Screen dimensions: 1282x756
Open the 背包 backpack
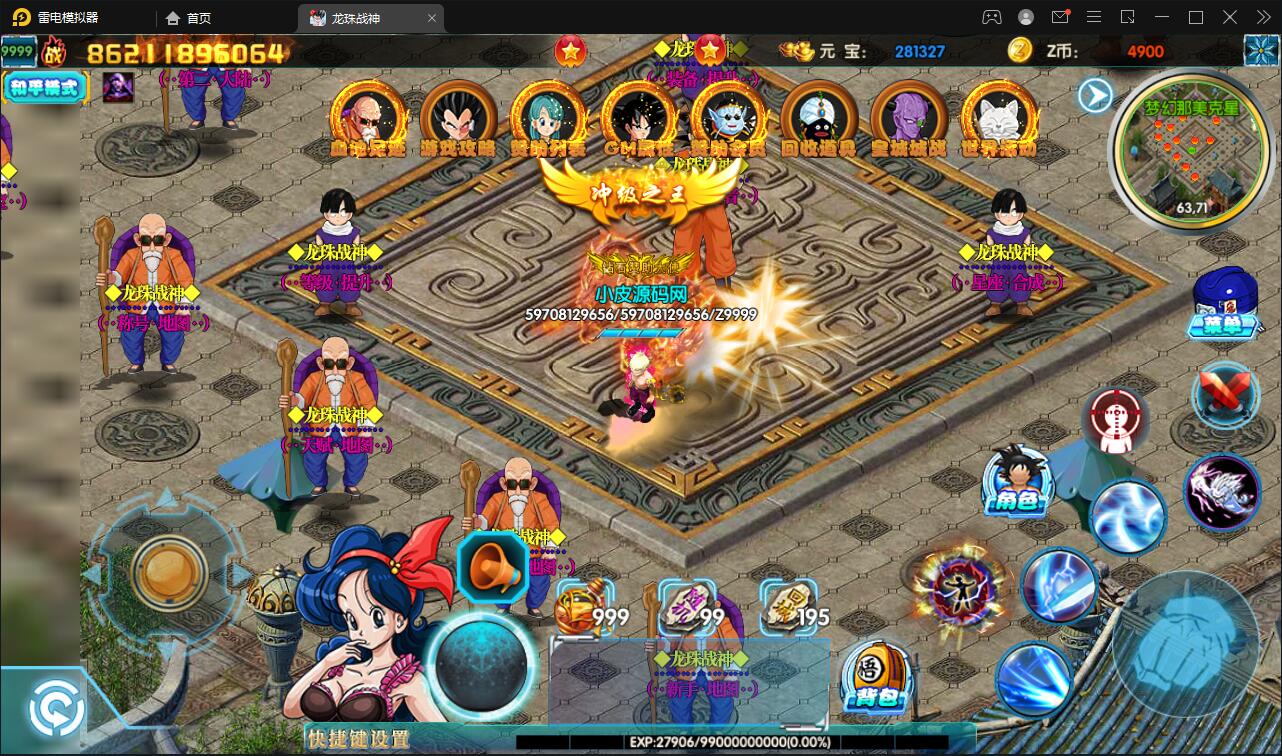tap(875, 677)
